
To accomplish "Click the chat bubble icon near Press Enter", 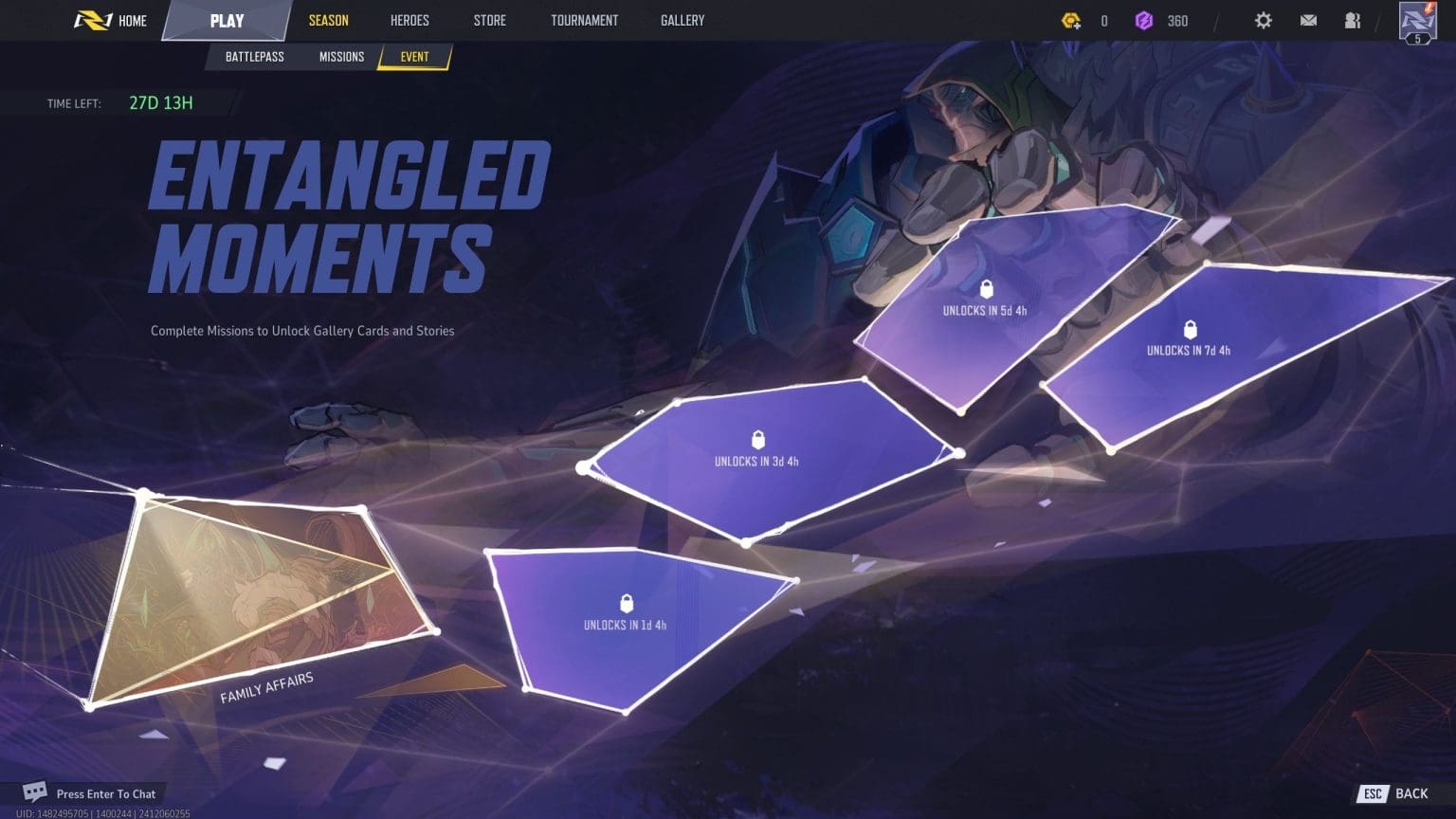I will (34, 792).
